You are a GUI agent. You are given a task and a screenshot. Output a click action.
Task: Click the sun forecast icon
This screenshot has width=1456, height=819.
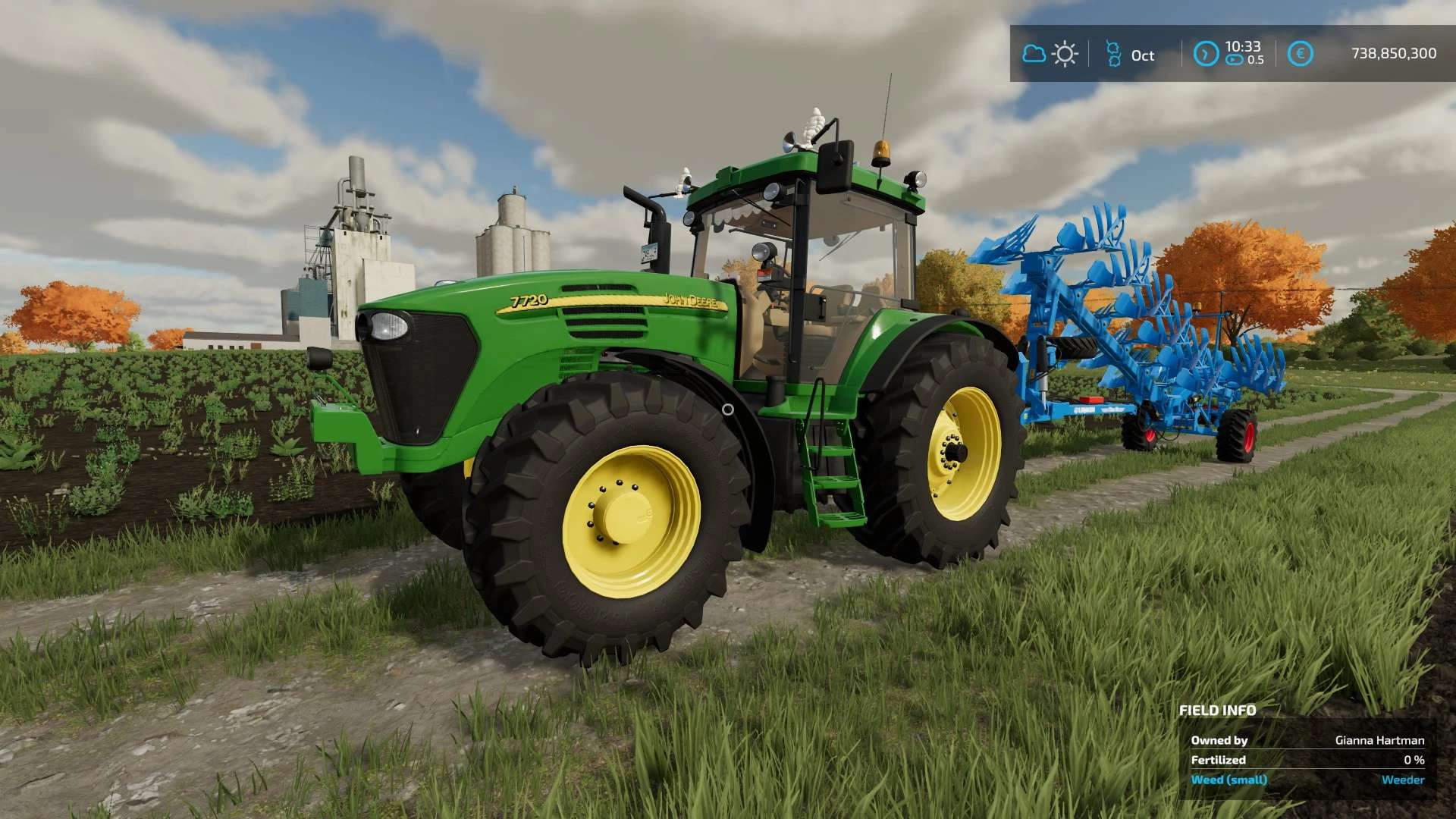click(x=1065, y=54)
